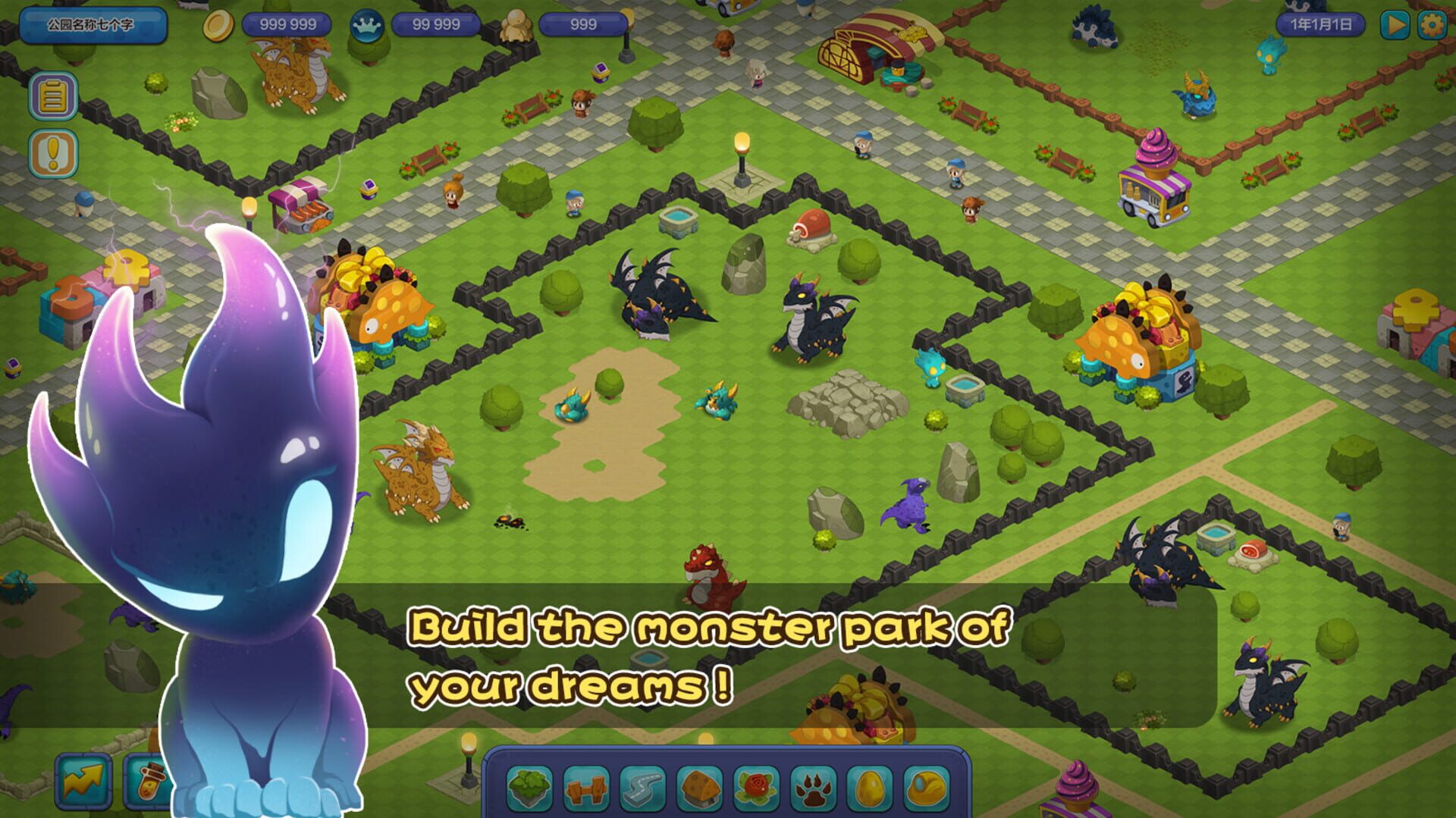Image resolution: width=1456 pixels, height=818 pixels.
Task: Check the 999 visitor counter
Action: click(x=582, y=24)
